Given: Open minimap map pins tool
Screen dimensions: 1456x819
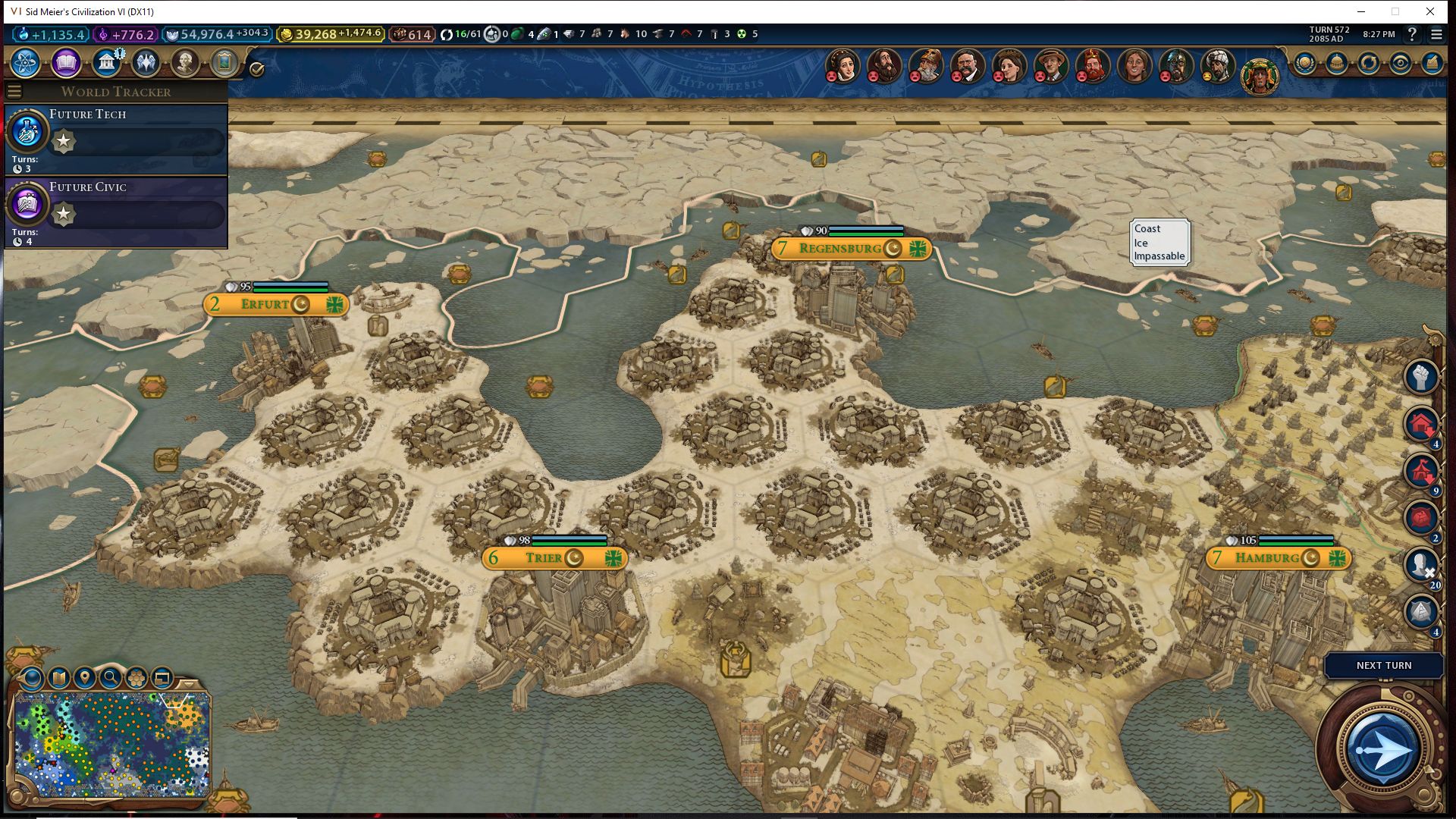Looking at the screenshot, I should pos(84,678).
